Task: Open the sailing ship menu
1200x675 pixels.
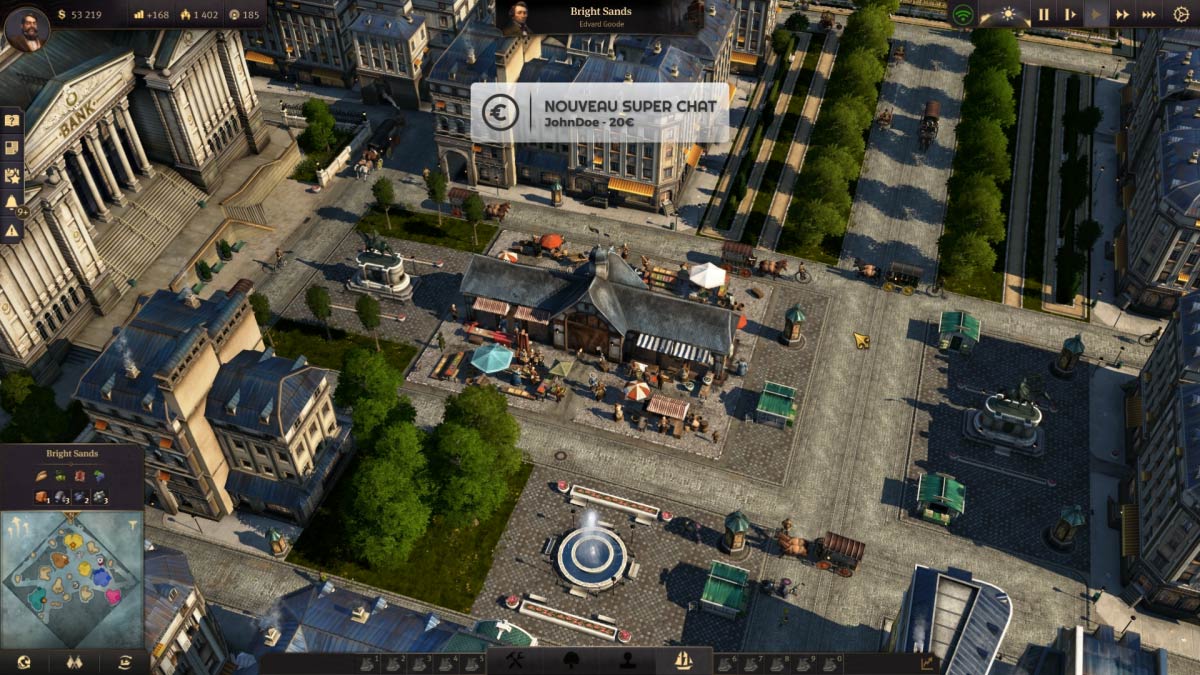Action: tap(685, 661)
